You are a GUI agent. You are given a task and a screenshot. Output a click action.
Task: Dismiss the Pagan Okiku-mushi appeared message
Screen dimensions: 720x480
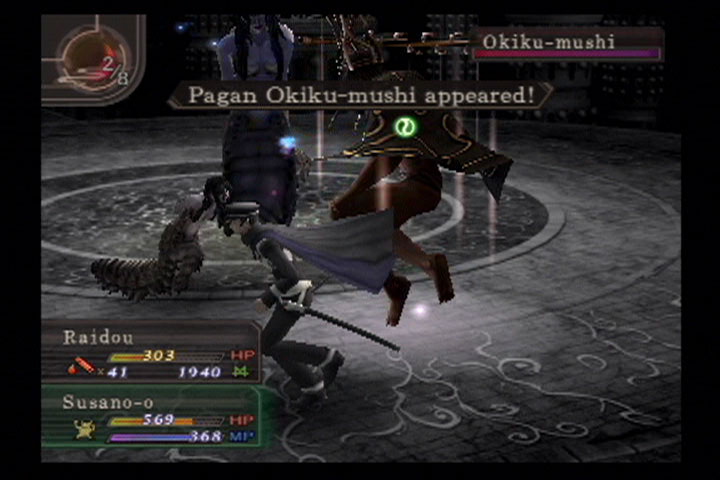coord(360,96)
